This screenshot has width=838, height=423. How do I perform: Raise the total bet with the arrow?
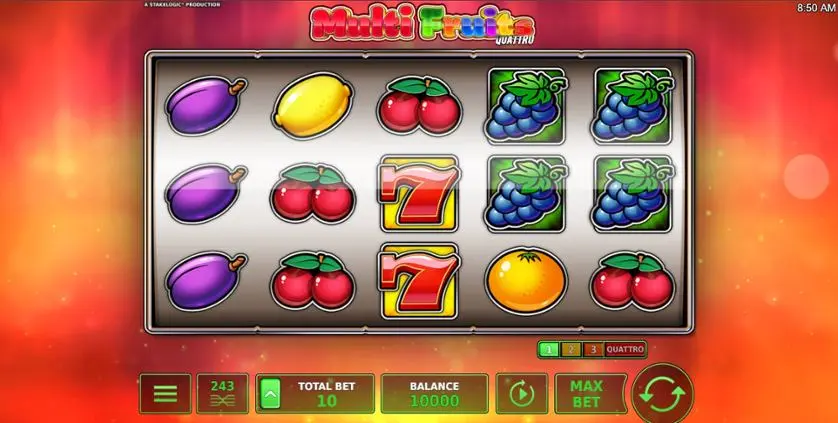click(x=269, y=394)
